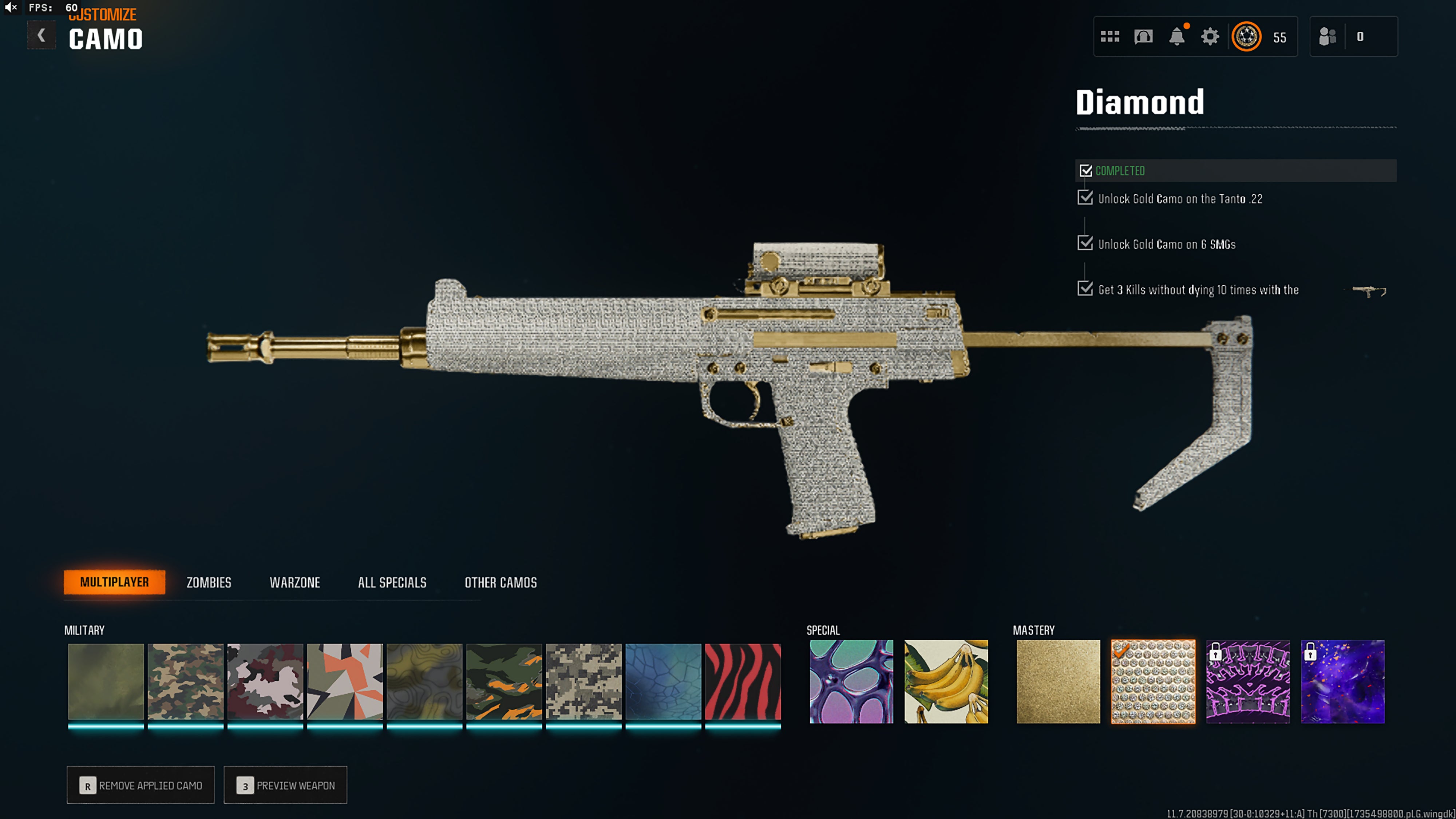Switch to the Zombies camo tab
Viewport: 1456px width, 819px height.
[209, 582]
